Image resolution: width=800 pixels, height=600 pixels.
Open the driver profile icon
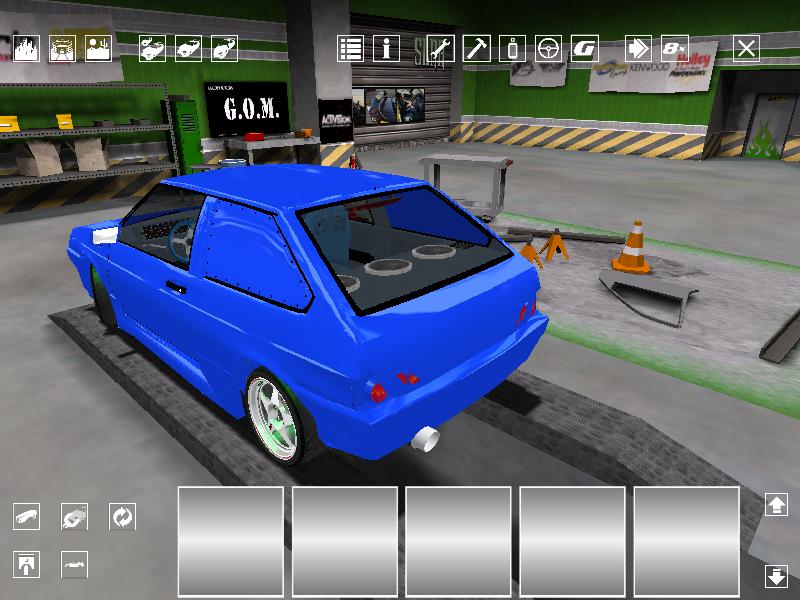[98, 48]
